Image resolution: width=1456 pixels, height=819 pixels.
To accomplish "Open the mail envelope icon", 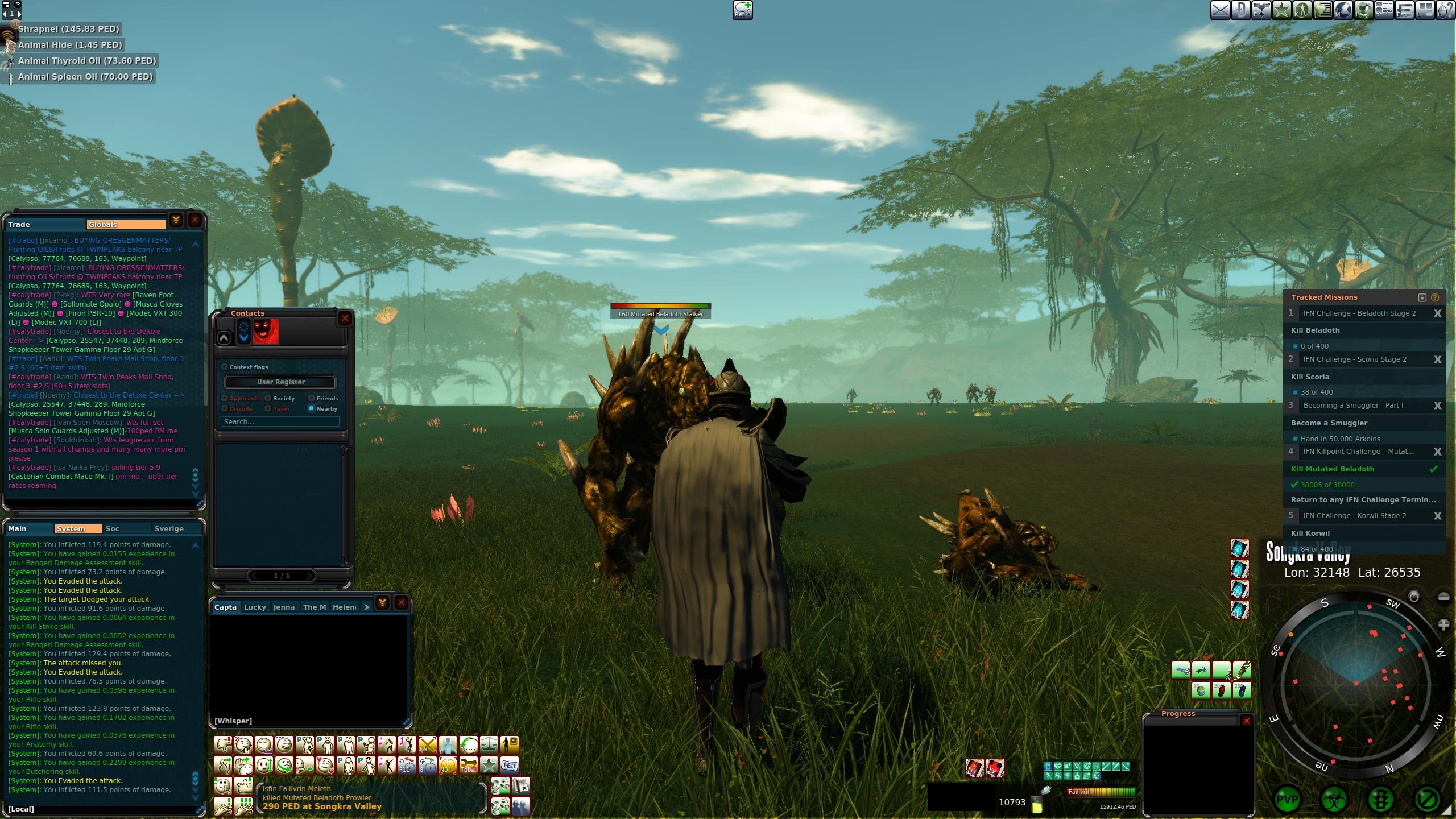I will coord(1220,10).
